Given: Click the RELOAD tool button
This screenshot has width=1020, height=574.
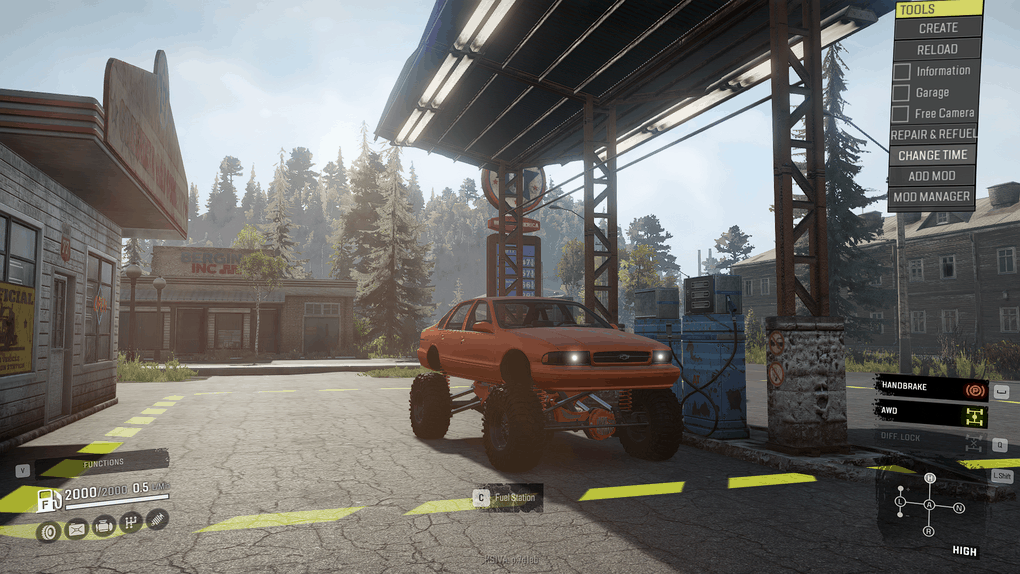Looking at the screenshot, I should (x=938, y=49).
